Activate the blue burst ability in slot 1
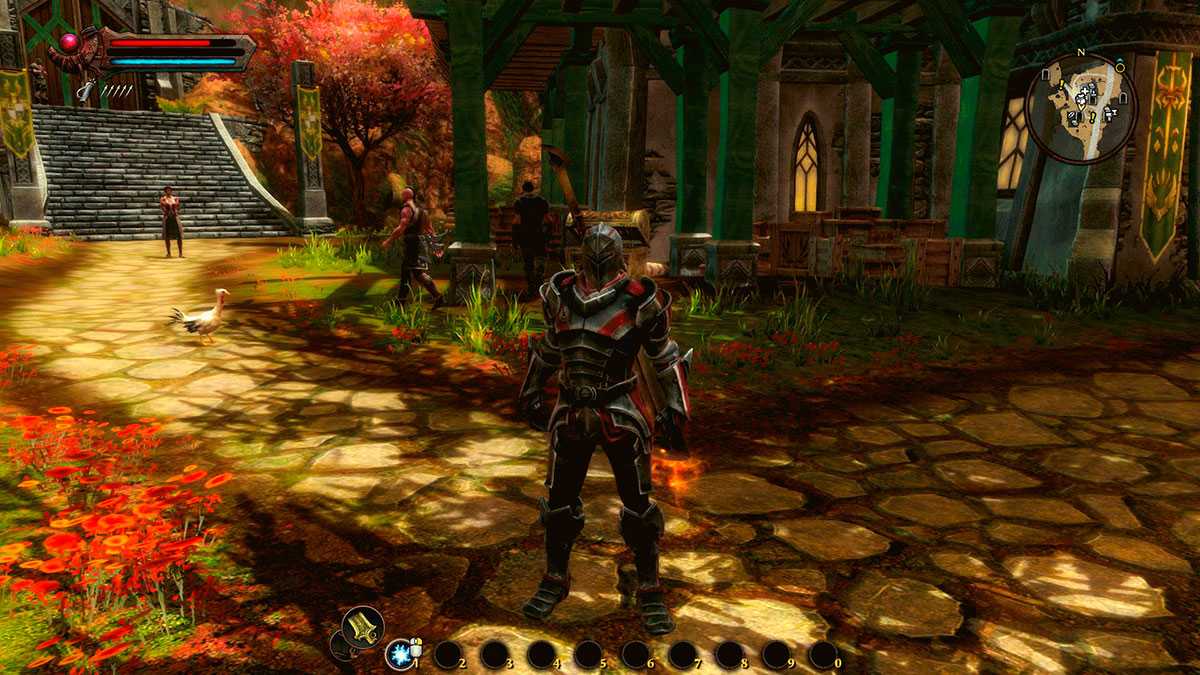Screen dimensions: 1200x675 pyautogui.click(x=399, y=654)
